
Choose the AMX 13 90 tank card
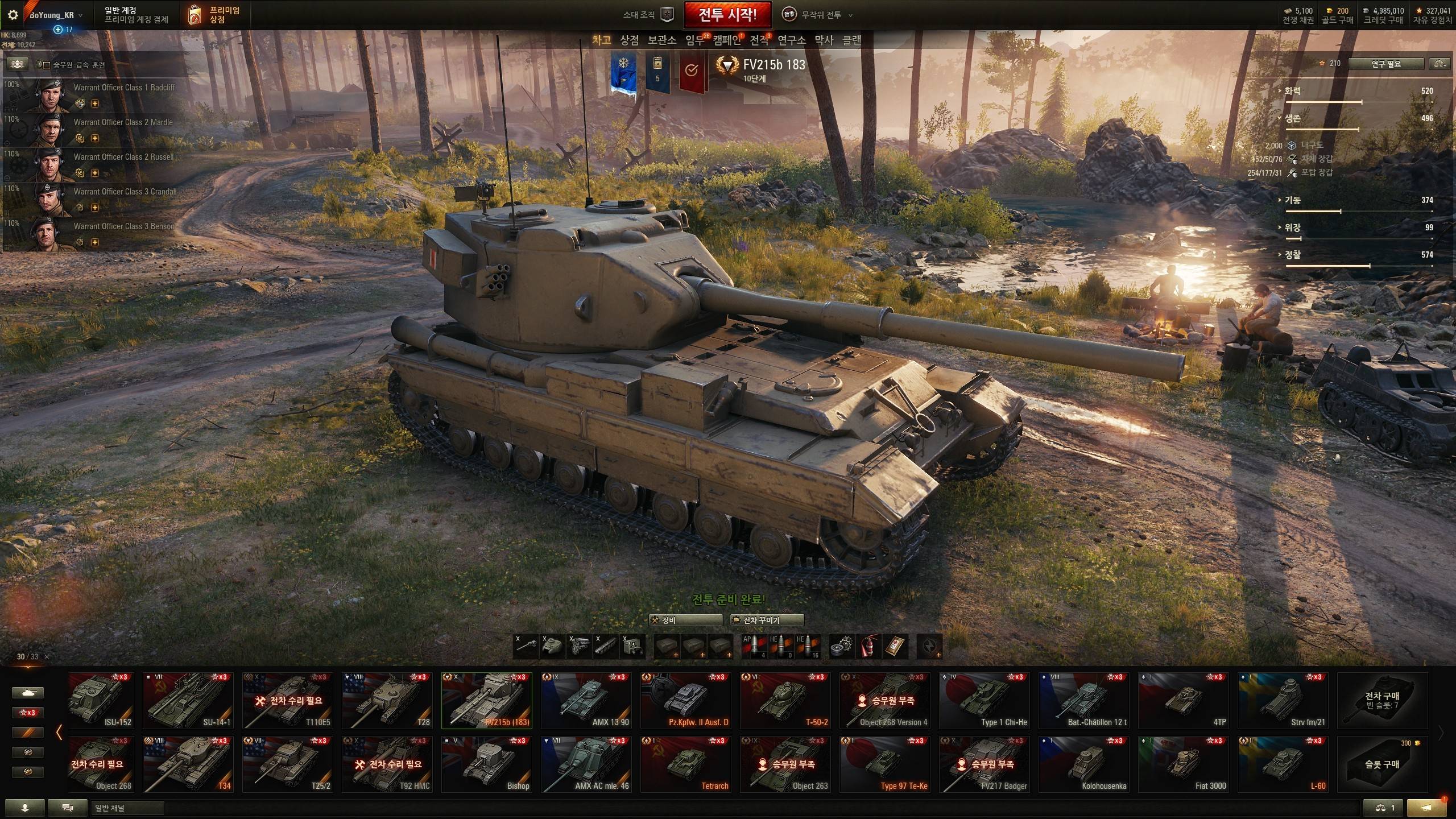pos(586,700)
